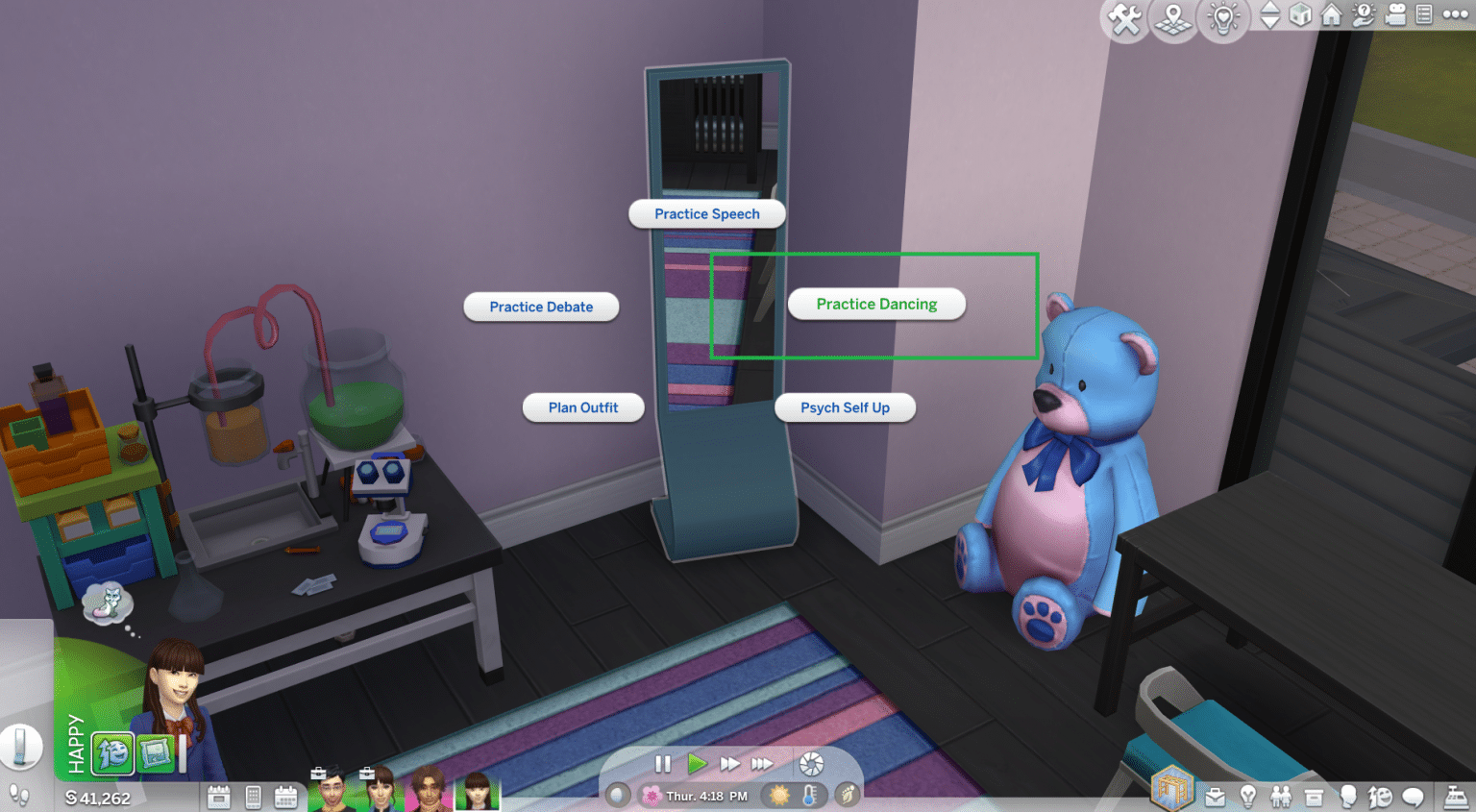Image resolution: width=1476 pixels, height=812 pixels.
Task: Select the Plan Outfit option
Action: [582, 407]
